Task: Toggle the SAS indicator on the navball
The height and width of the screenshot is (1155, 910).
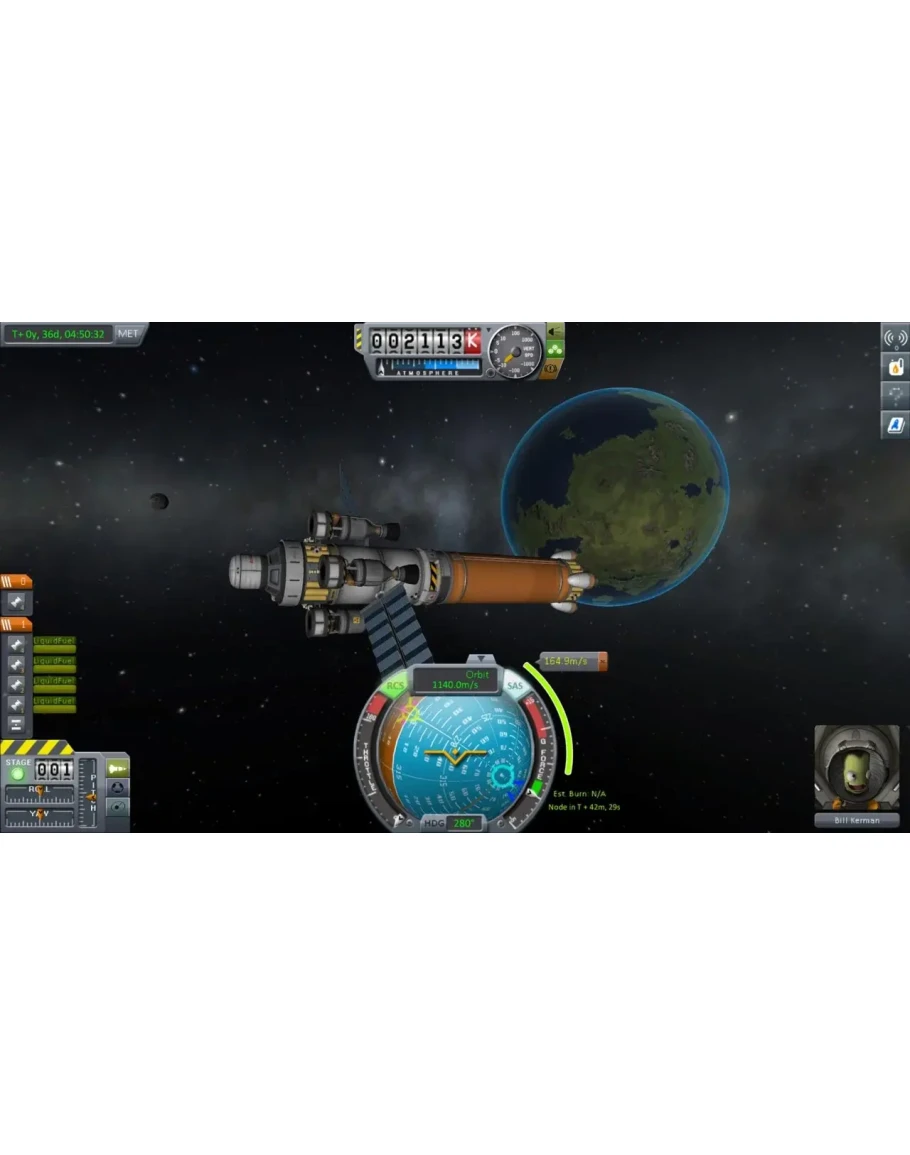Action: (x=515, y=686)
